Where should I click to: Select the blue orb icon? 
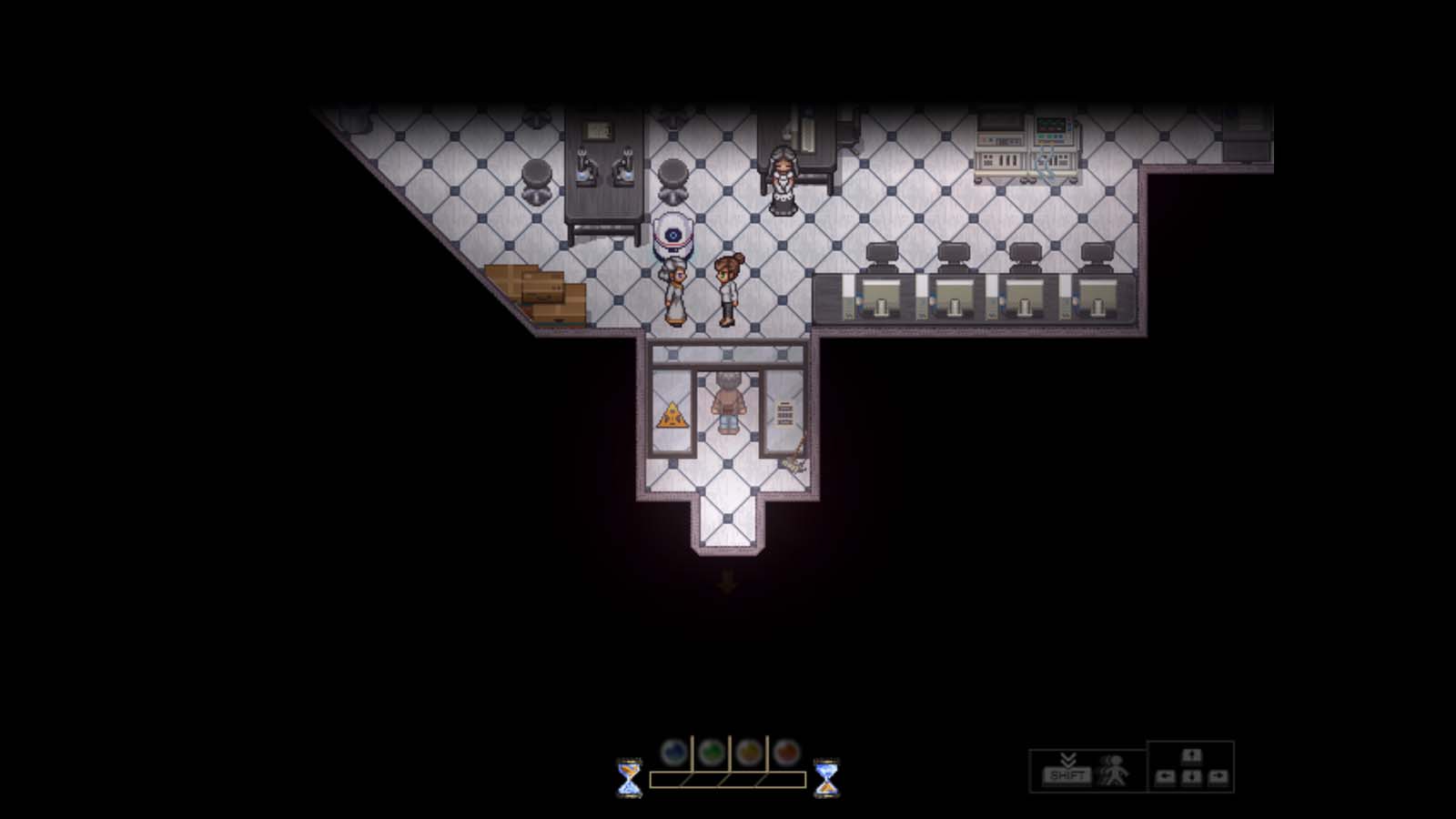click(x=672, y=751)
